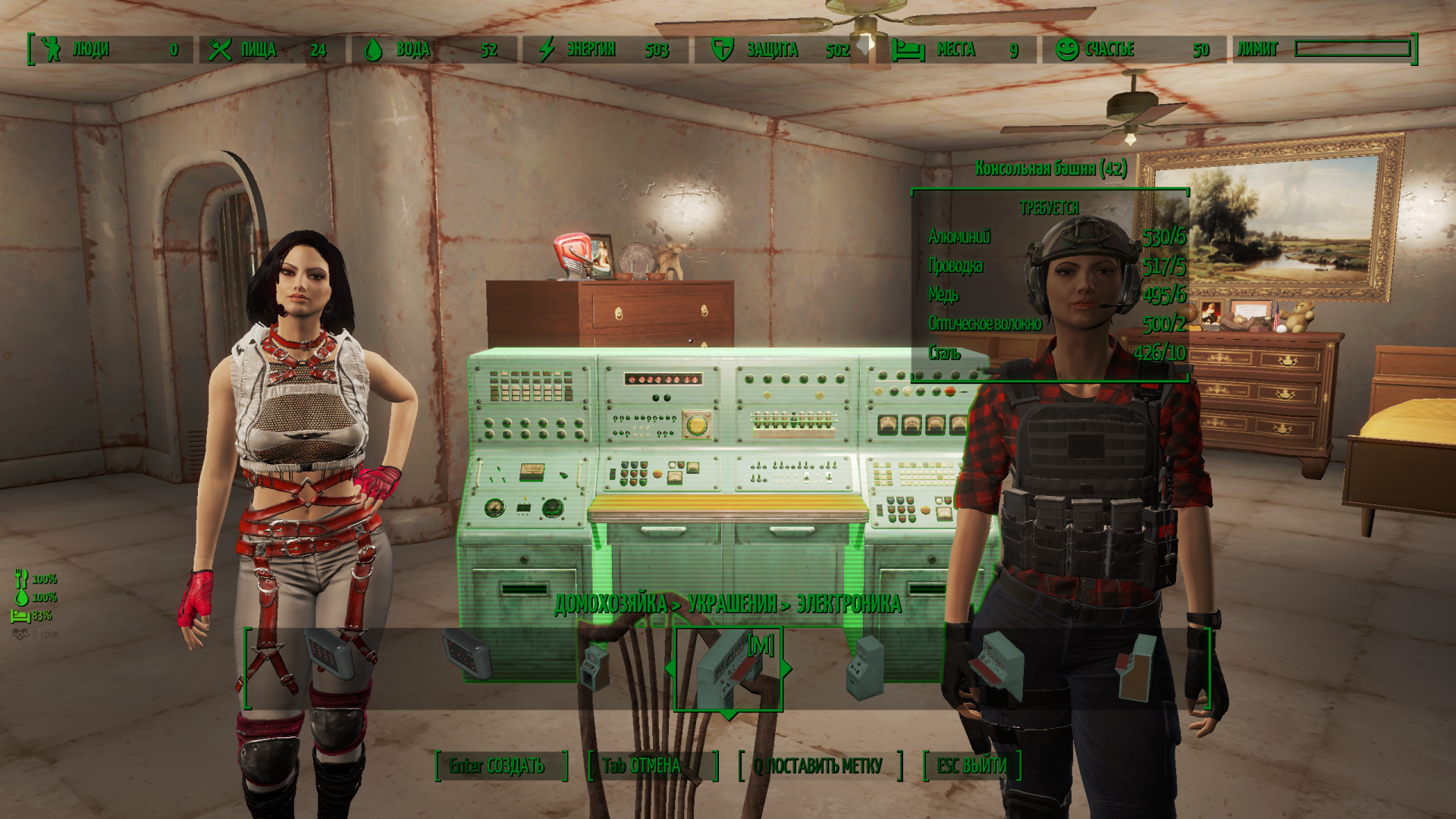Activate the ПОСТАВИТЬ МЕТКУ tag button
The height and width of the screenshot is (819, 1456).
[x=821, y=766]
